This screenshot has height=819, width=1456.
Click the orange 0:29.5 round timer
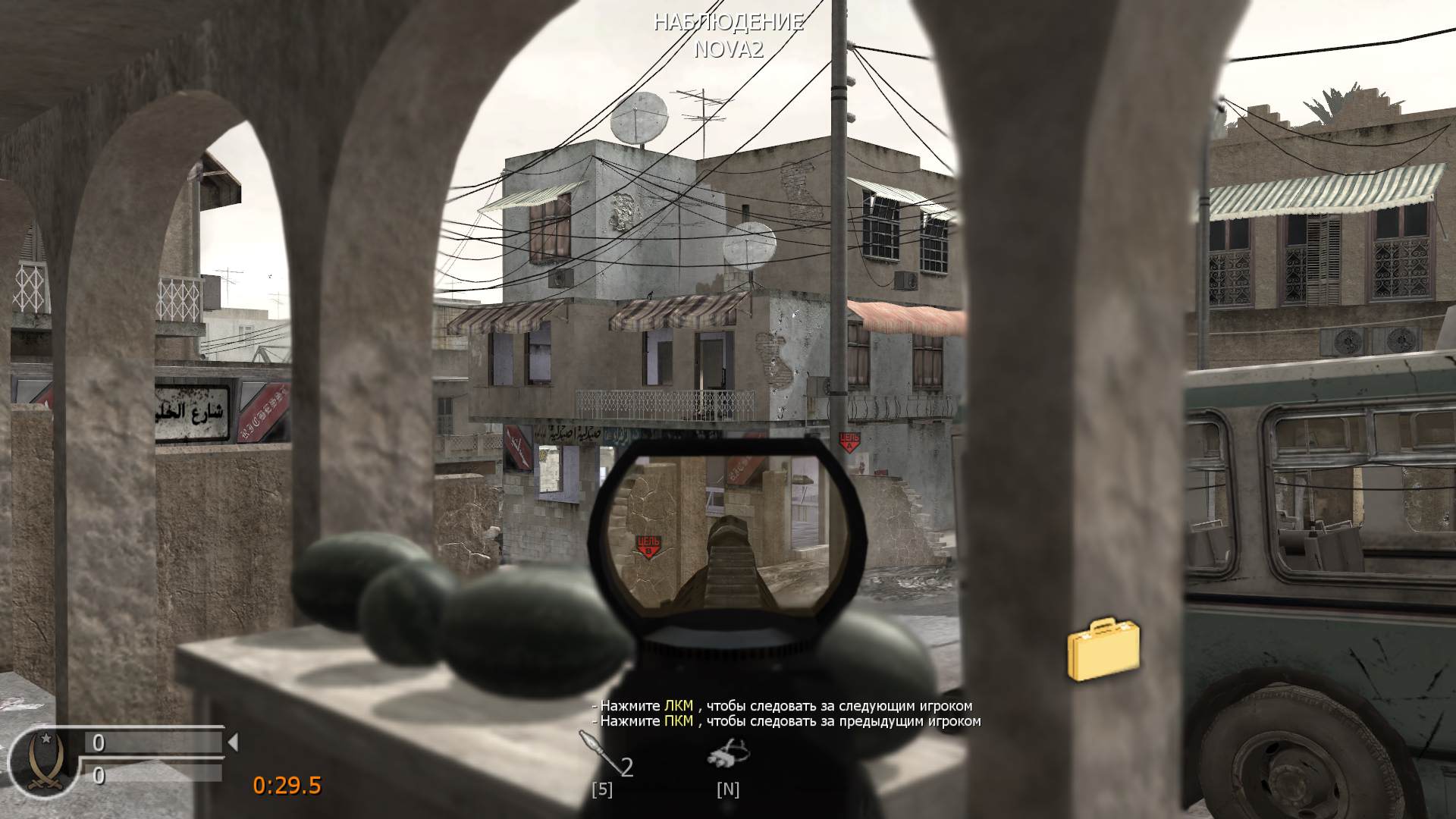[x=287, y=787]
